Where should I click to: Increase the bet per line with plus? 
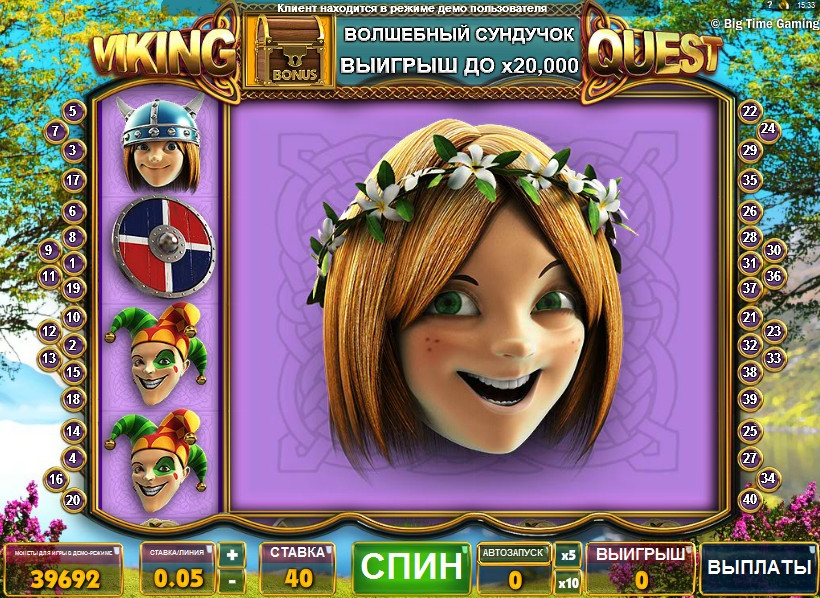pyautogui.click(x=232, y=555)
